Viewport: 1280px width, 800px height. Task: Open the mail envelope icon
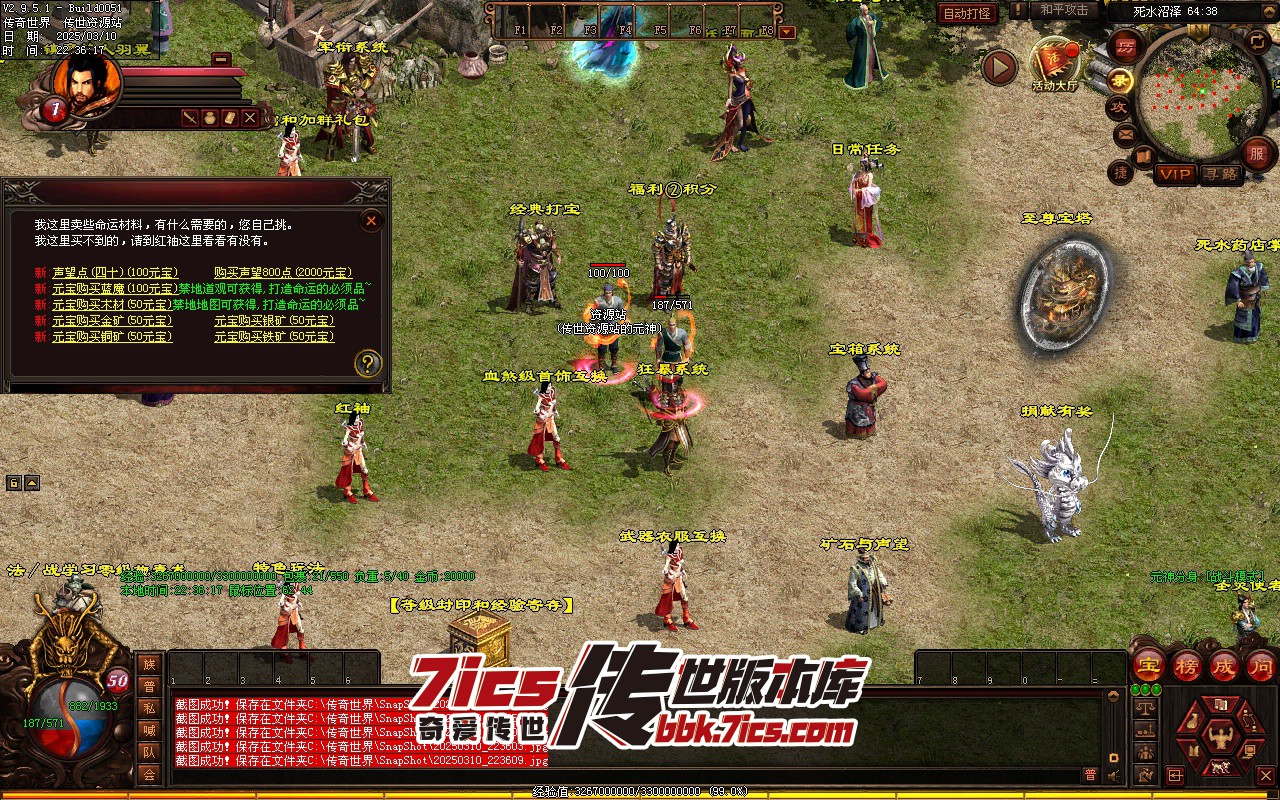pyautogui.click(x=1125, y=133)
